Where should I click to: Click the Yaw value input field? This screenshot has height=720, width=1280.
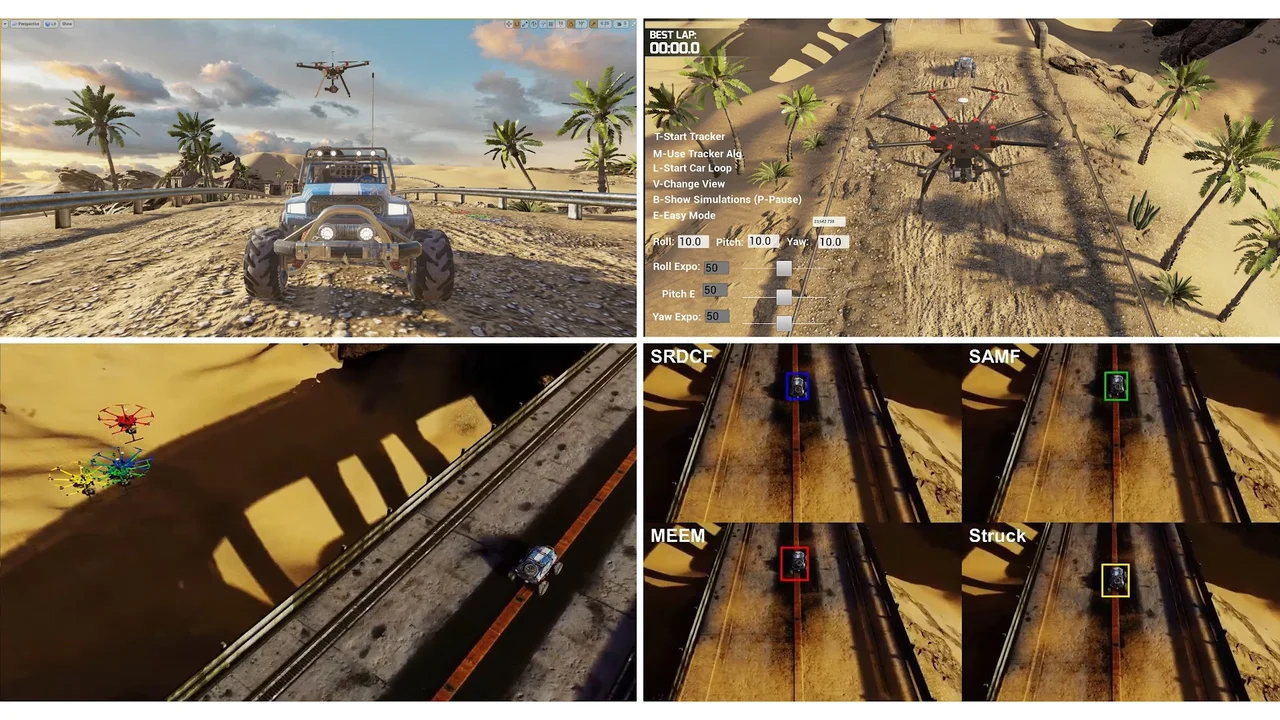[832, 242]
